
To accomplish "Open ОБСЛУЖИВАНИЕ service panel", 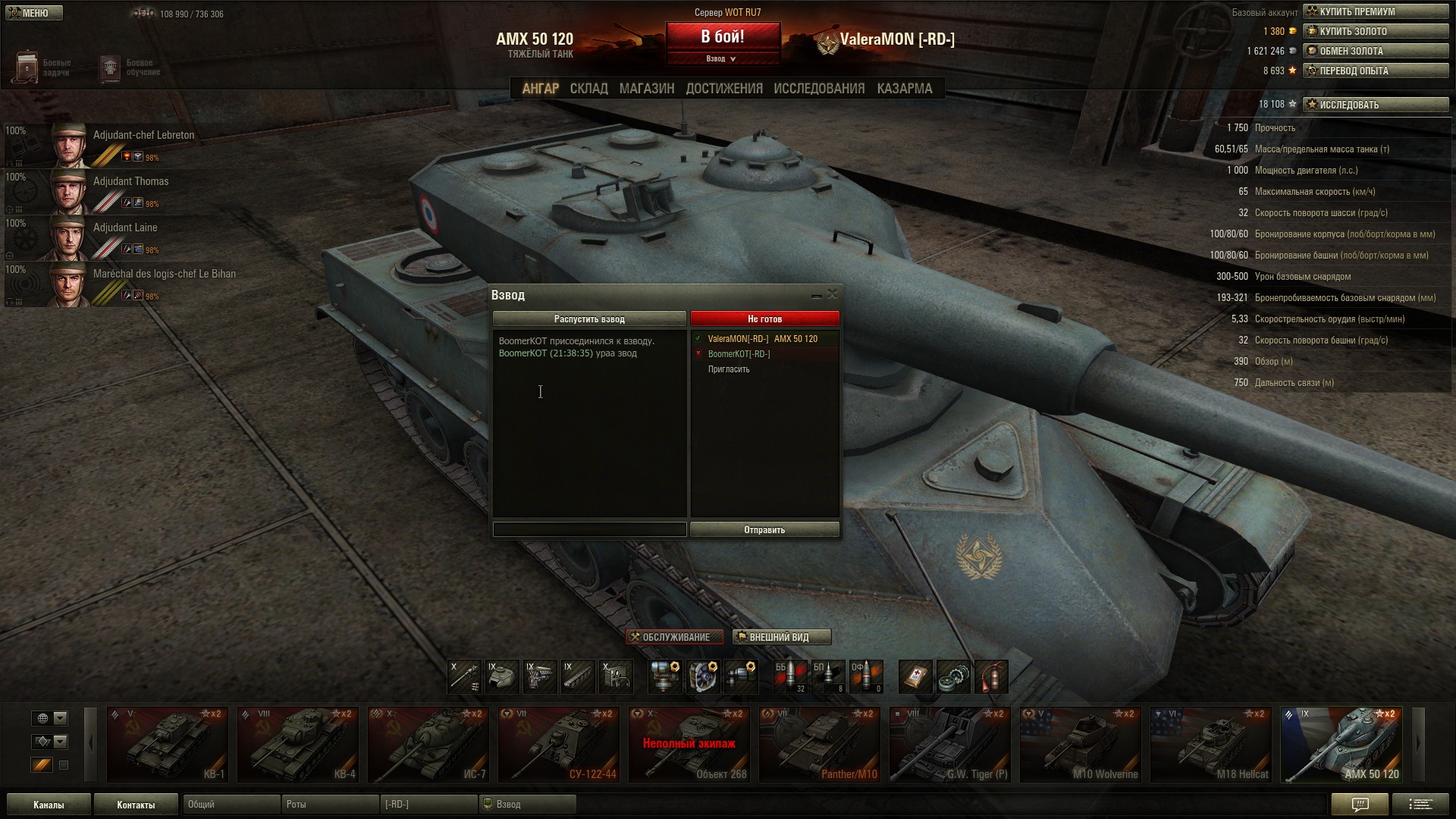I will tap(675, 637).
